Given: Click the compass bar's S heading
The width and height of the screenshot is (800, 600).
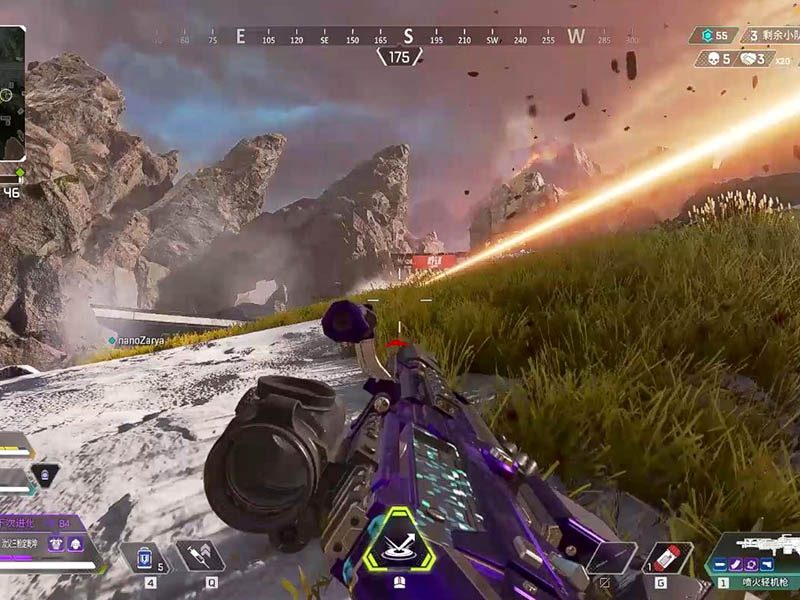Looking at the screenshot, I should click(x=407, y=37).
